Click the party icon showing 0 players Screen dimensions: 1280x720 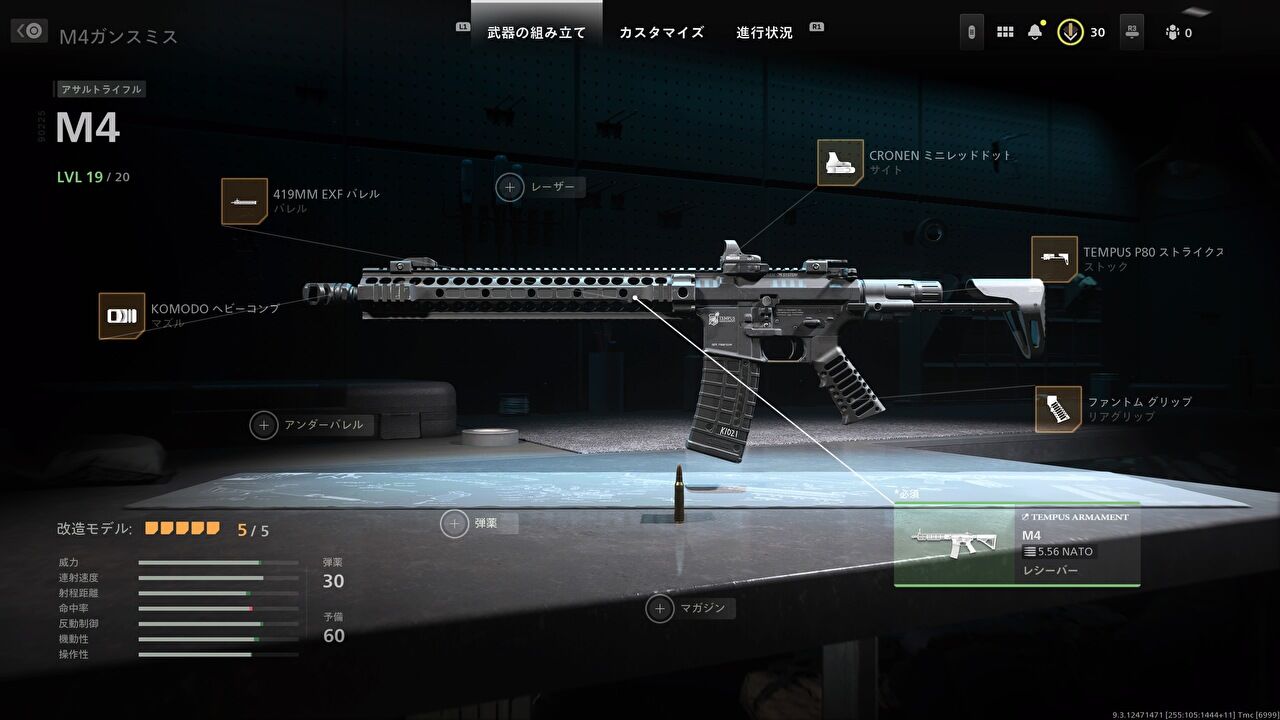(1173, 31)
